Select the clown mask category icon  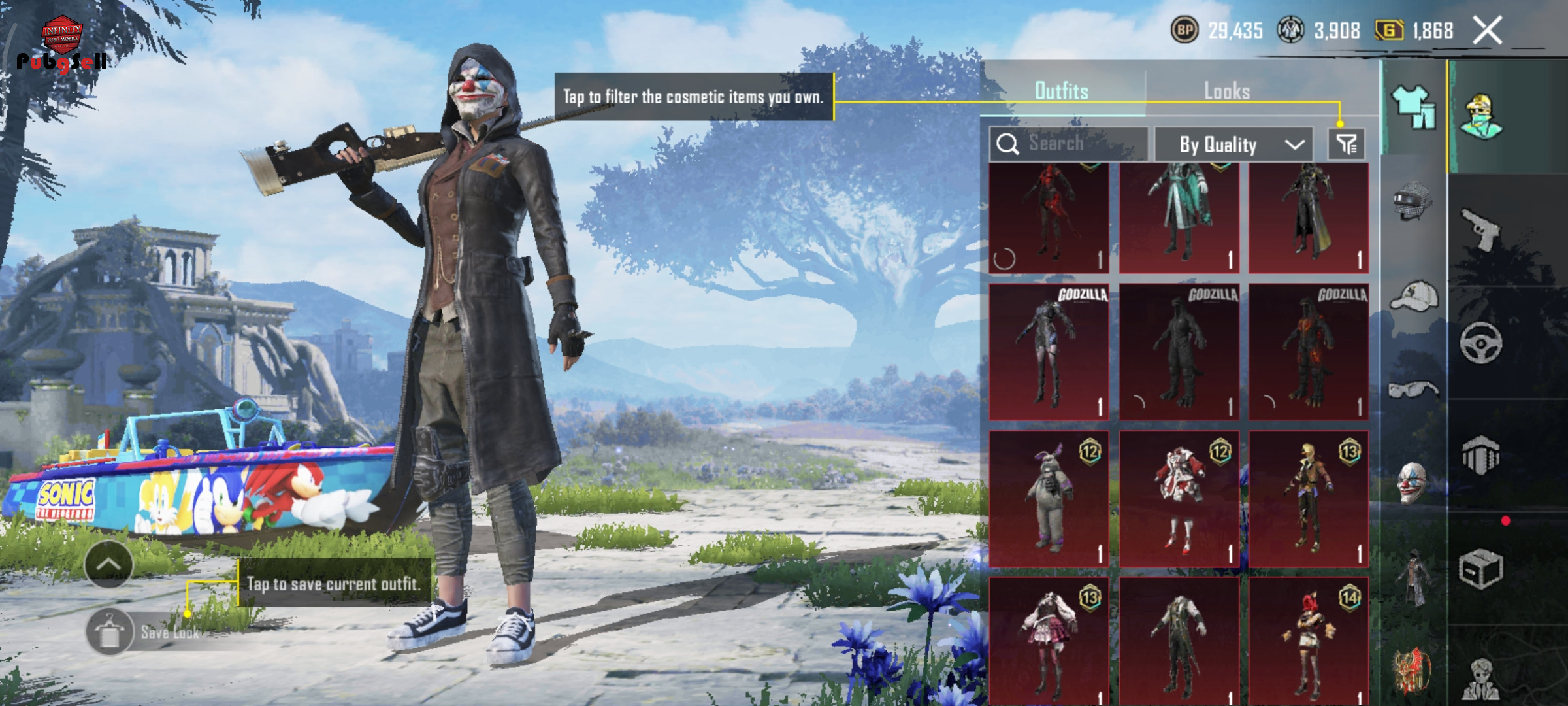tap(1413, 484)
